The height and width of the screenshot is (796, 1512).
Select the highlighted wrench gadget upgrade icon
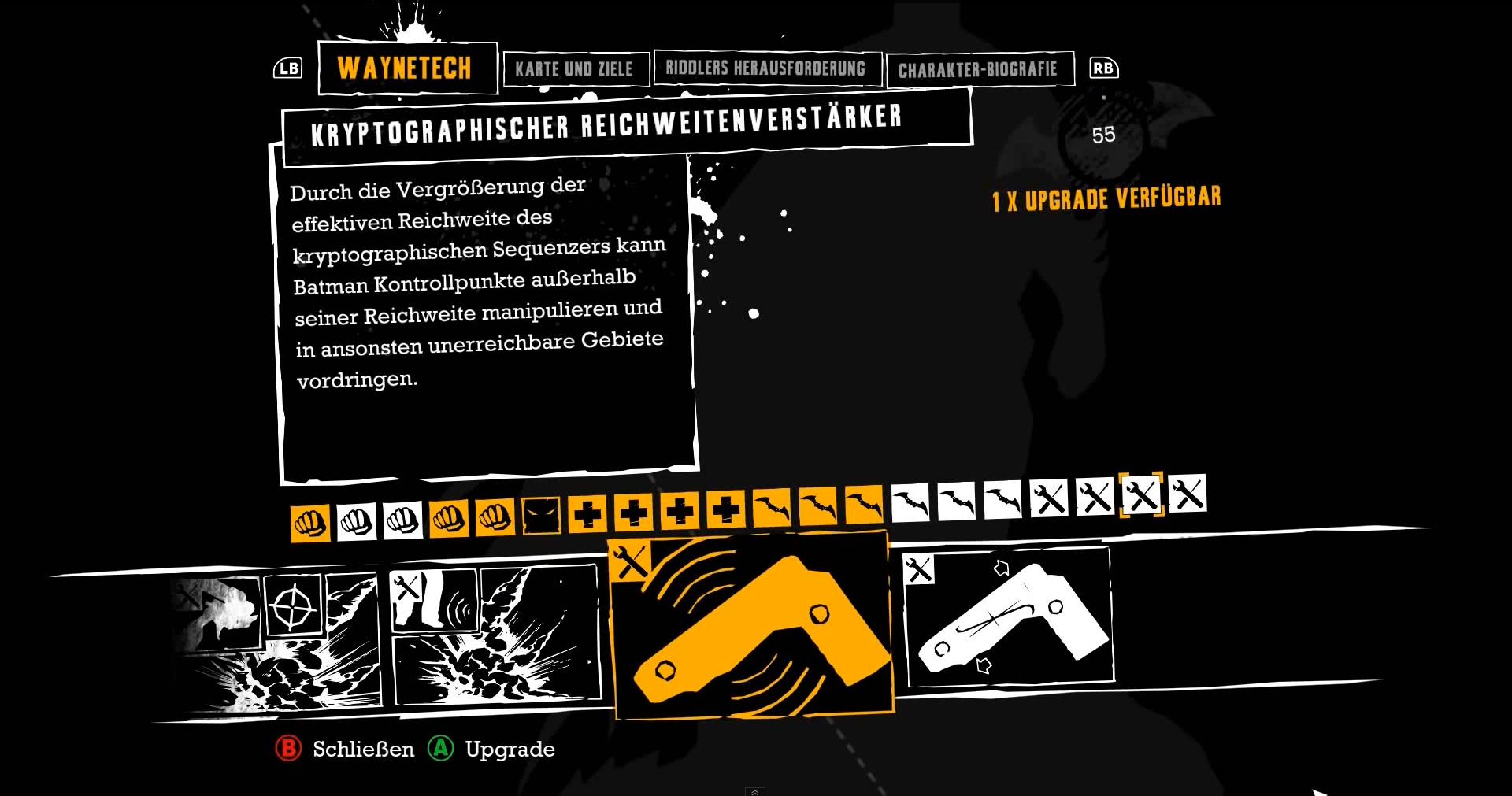click(x=1143, y=496)
